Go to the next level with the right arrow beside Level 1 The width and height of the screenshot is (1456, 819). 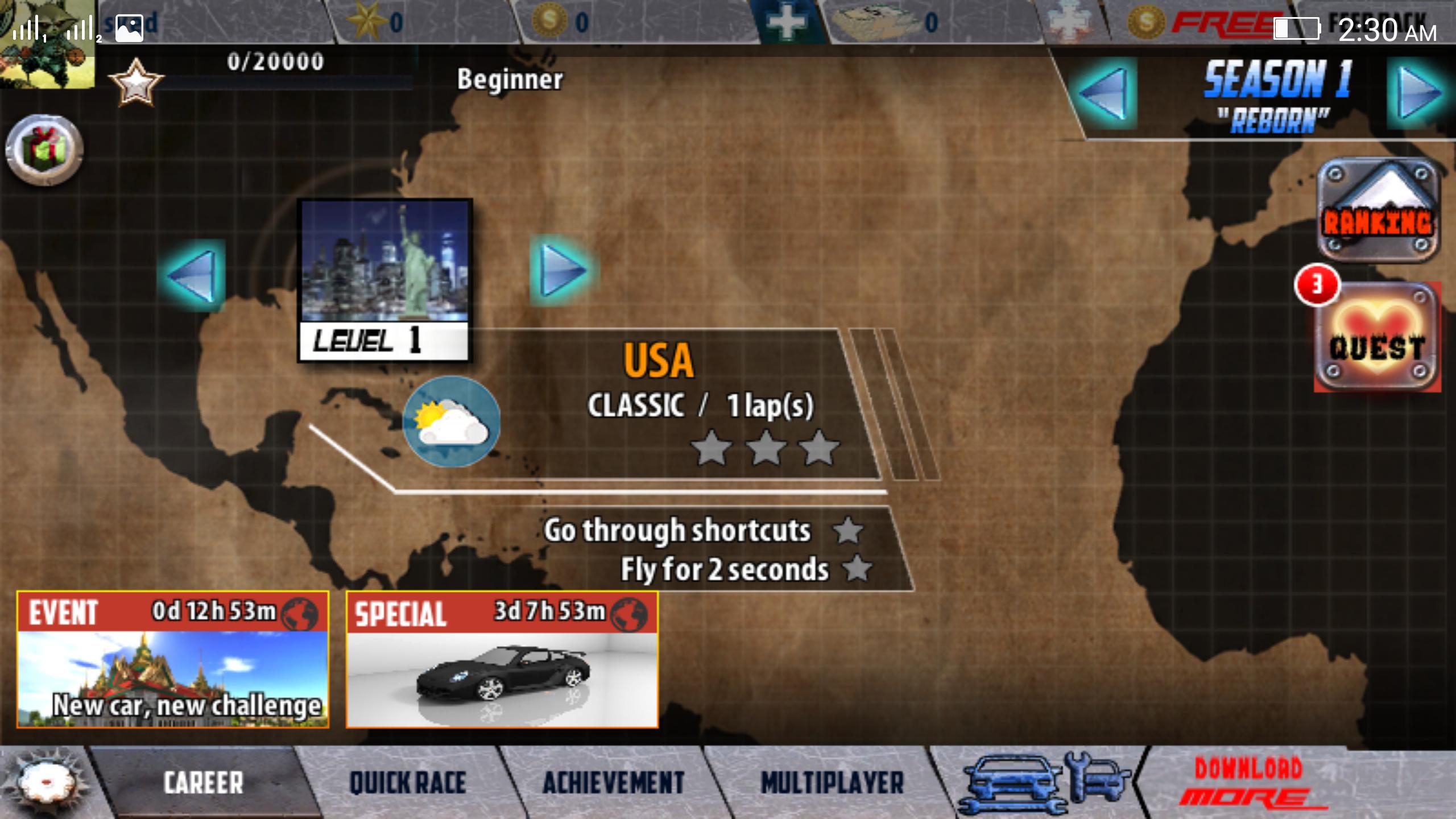(562, 271)
